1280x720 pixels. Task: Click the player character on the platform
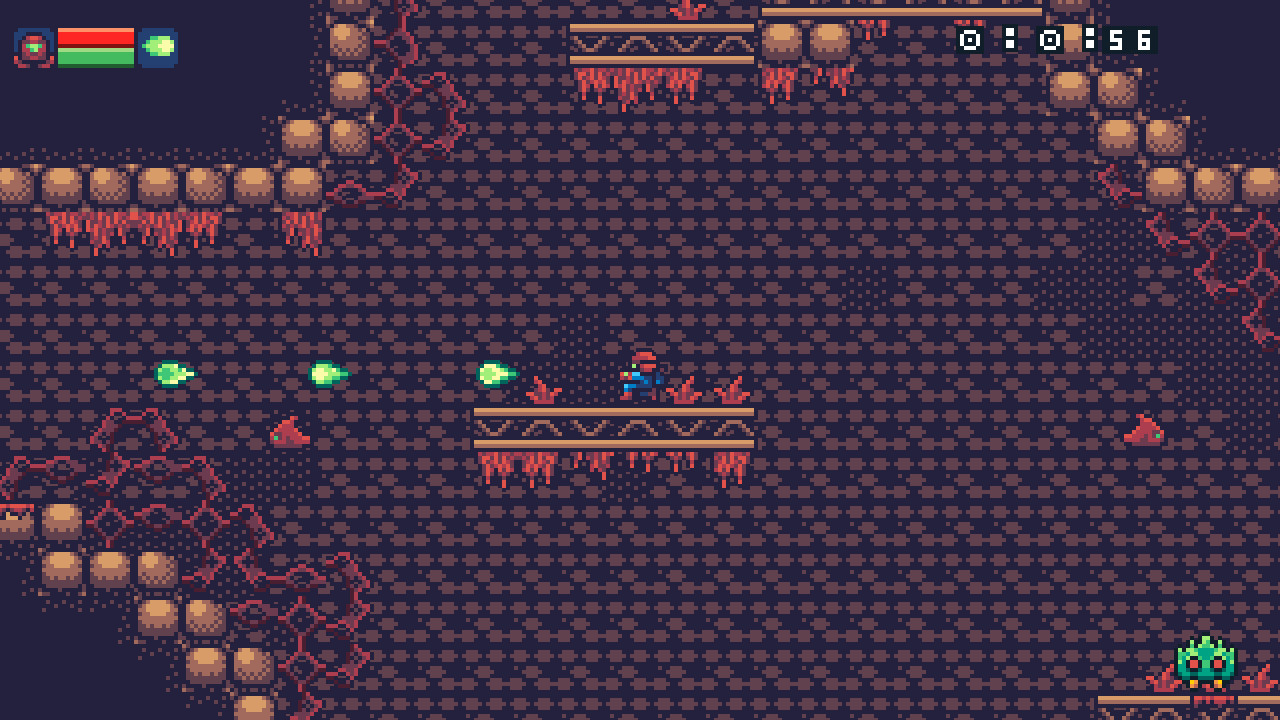point(642,378)
